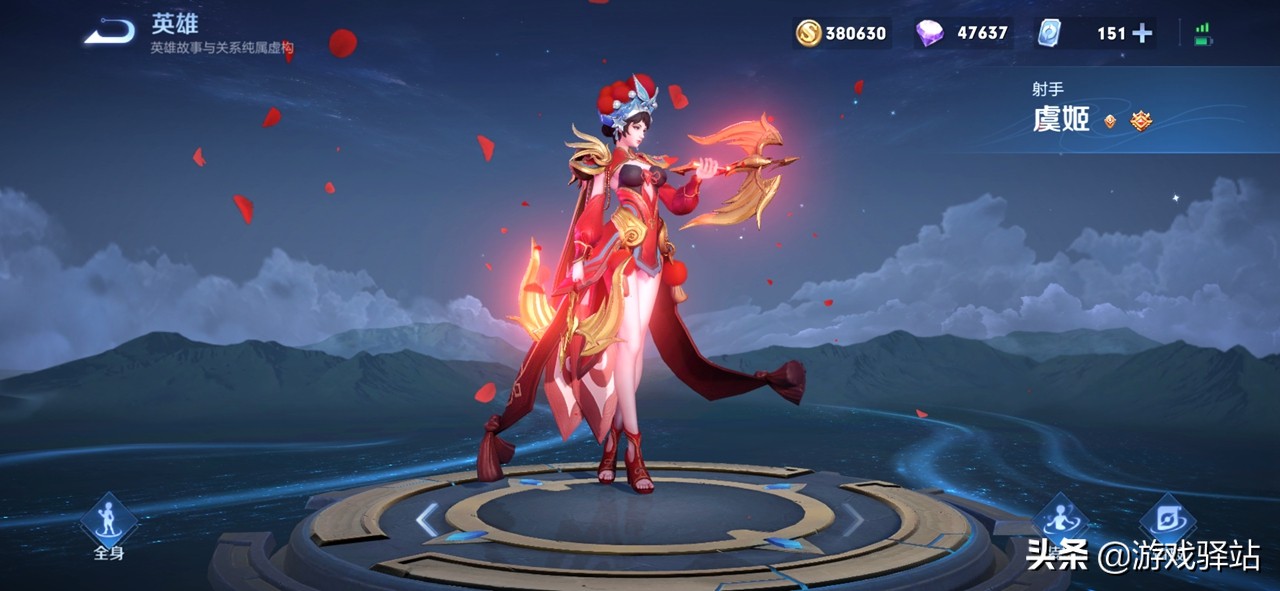Go back using the return arrow
This screenshot has height=591, width=1280.
[109, 33]
